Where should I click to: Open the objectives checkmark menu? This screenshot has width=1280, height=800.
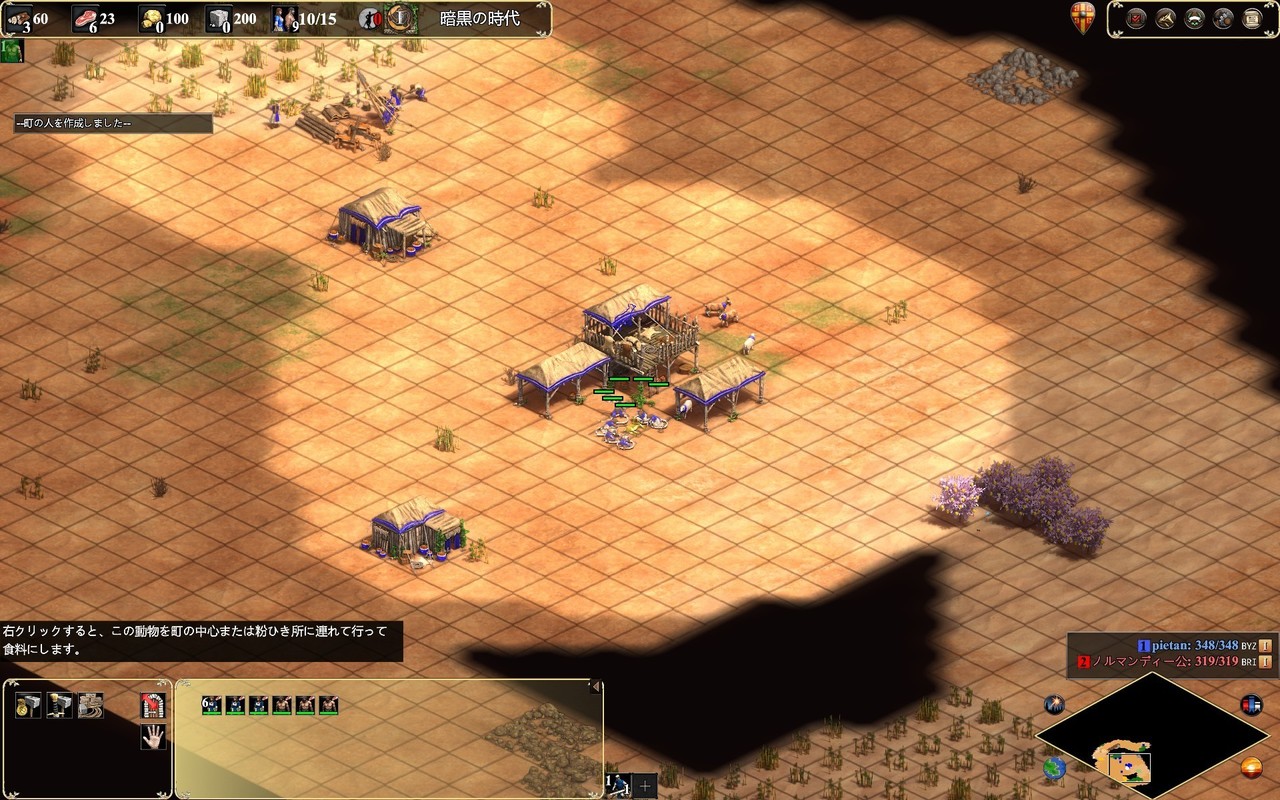[x=1136, y=19]
